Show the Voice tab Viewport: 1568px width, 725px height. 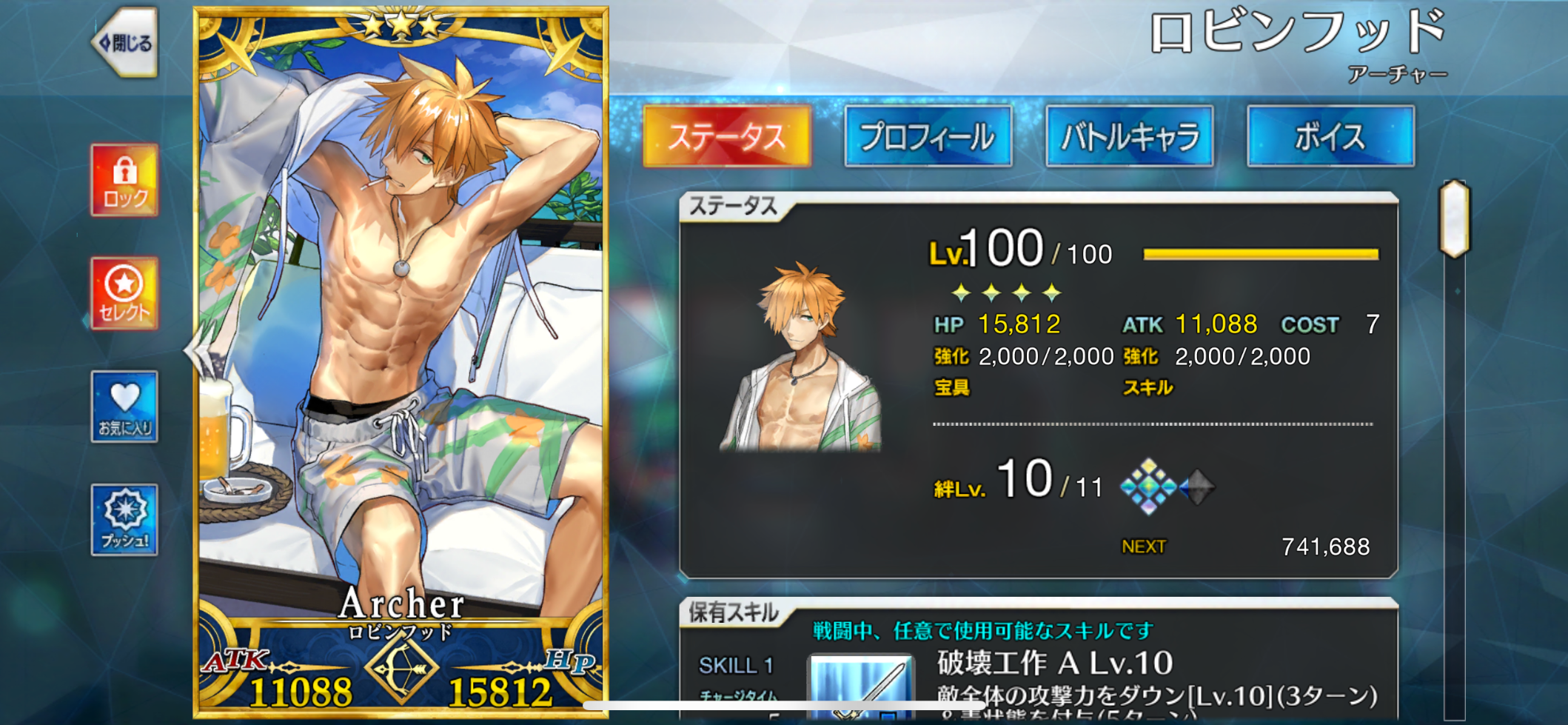coord(1330,136)
